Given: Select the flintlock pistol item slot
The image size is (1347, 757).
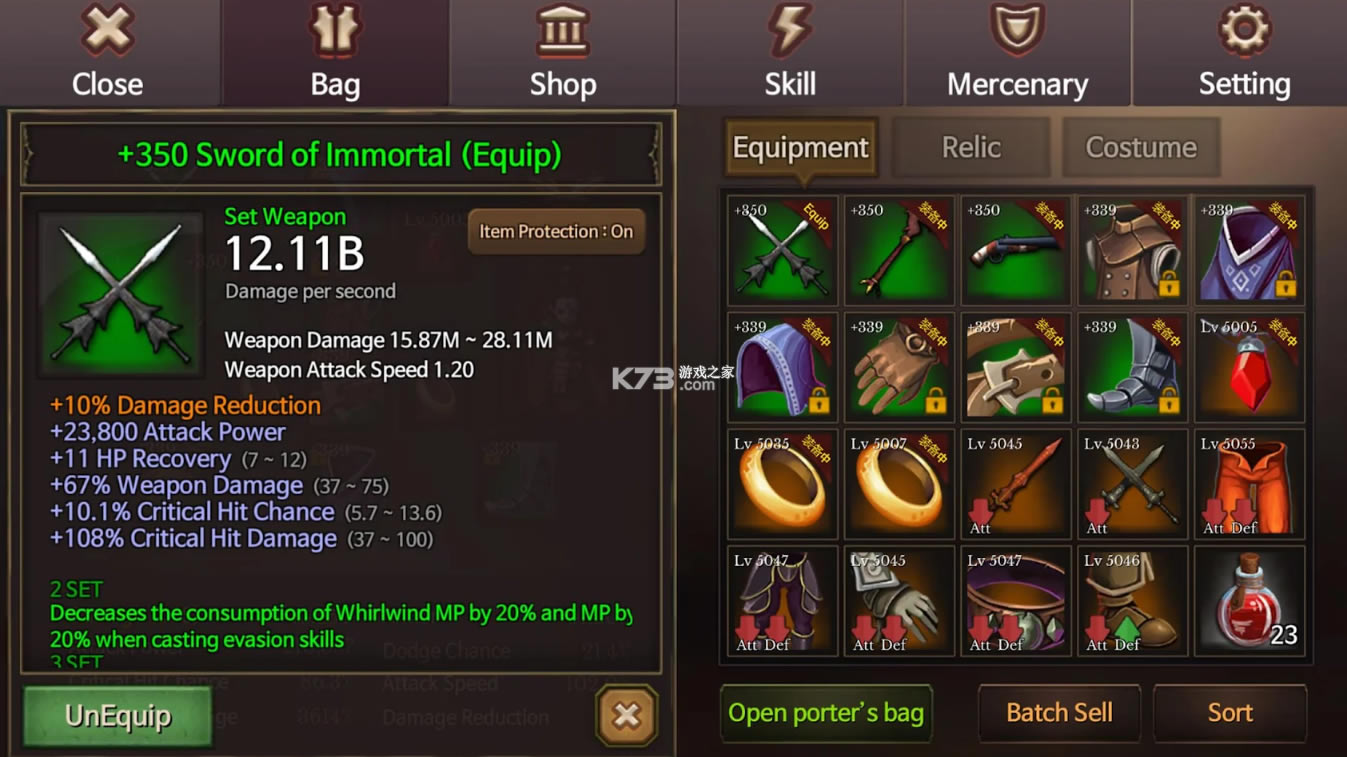Looking at the screenshot, I should [x=1016, y=251].
